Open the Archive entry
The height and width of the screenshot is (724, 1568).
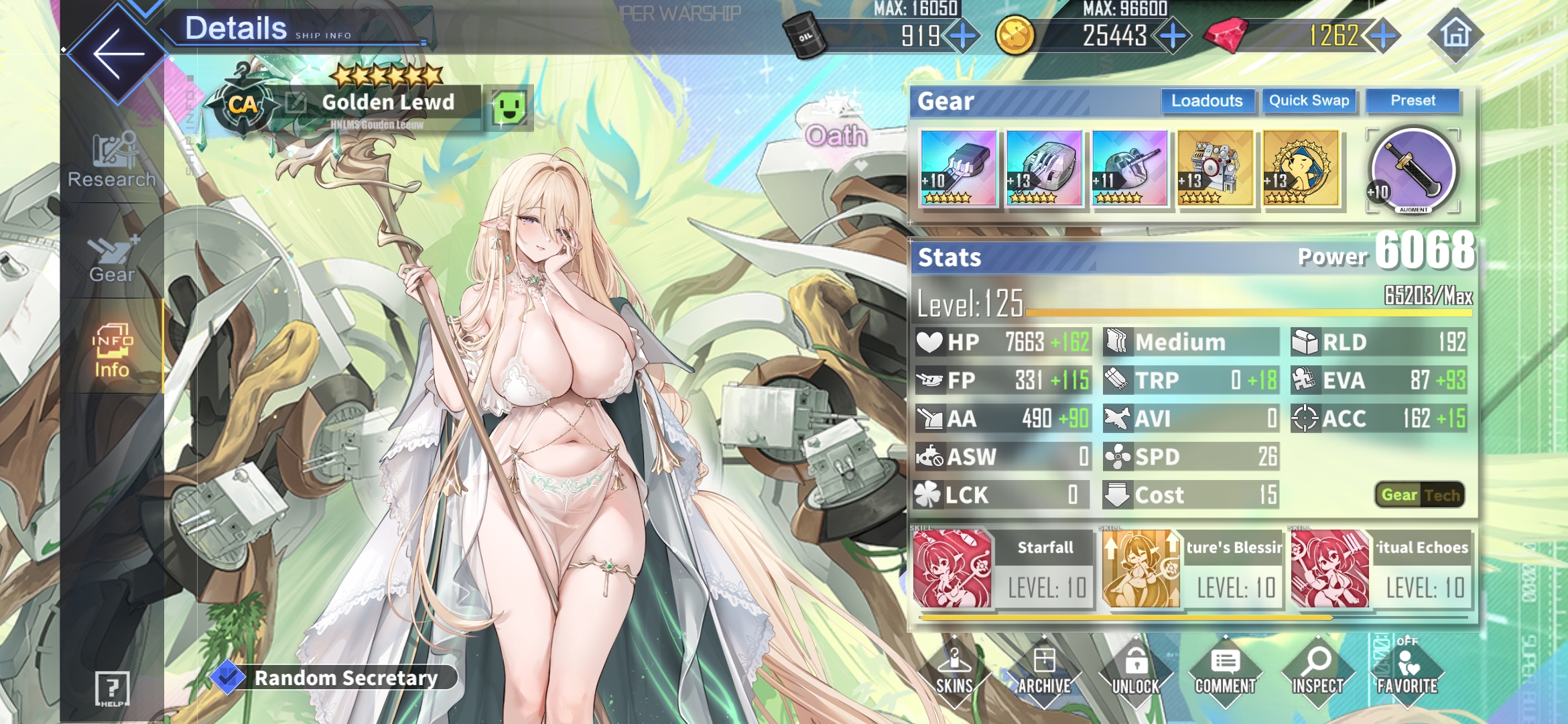(x=1044, y=672)
